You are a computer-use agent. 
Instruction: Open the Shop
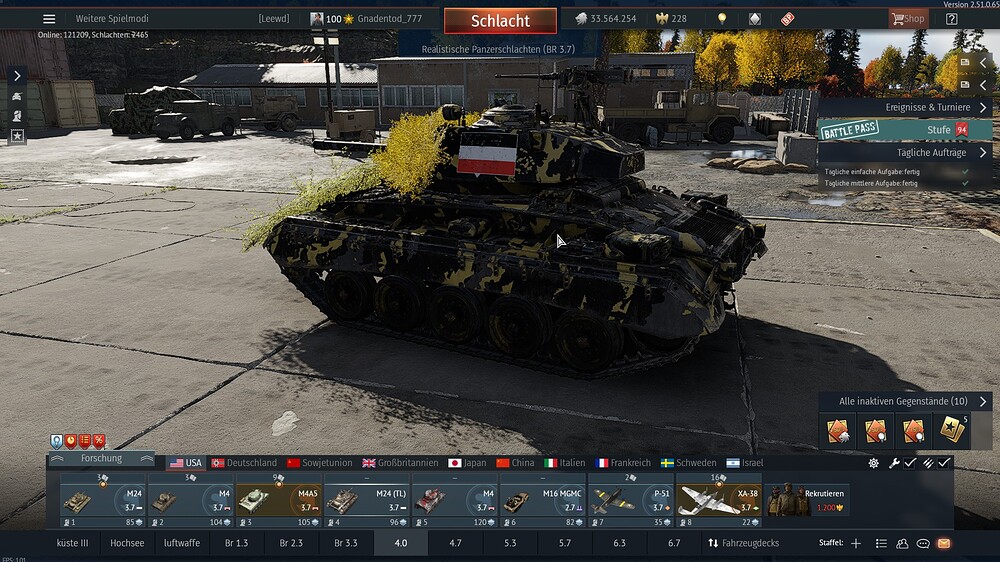tap(908, 19)
